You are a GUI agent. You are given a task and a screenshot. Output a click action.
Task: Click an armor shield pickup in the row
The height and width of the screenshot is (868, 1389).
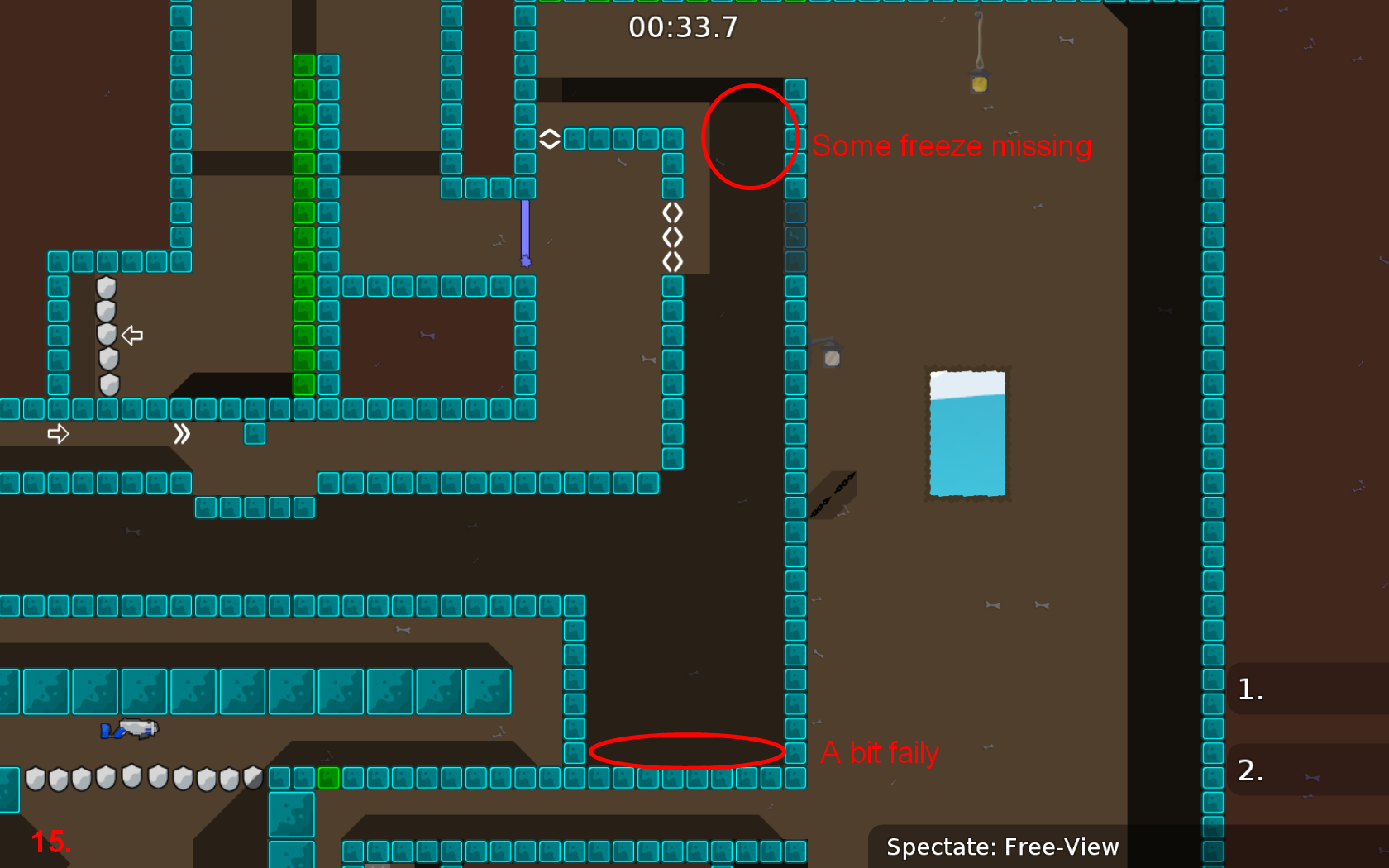pos(106,779)
